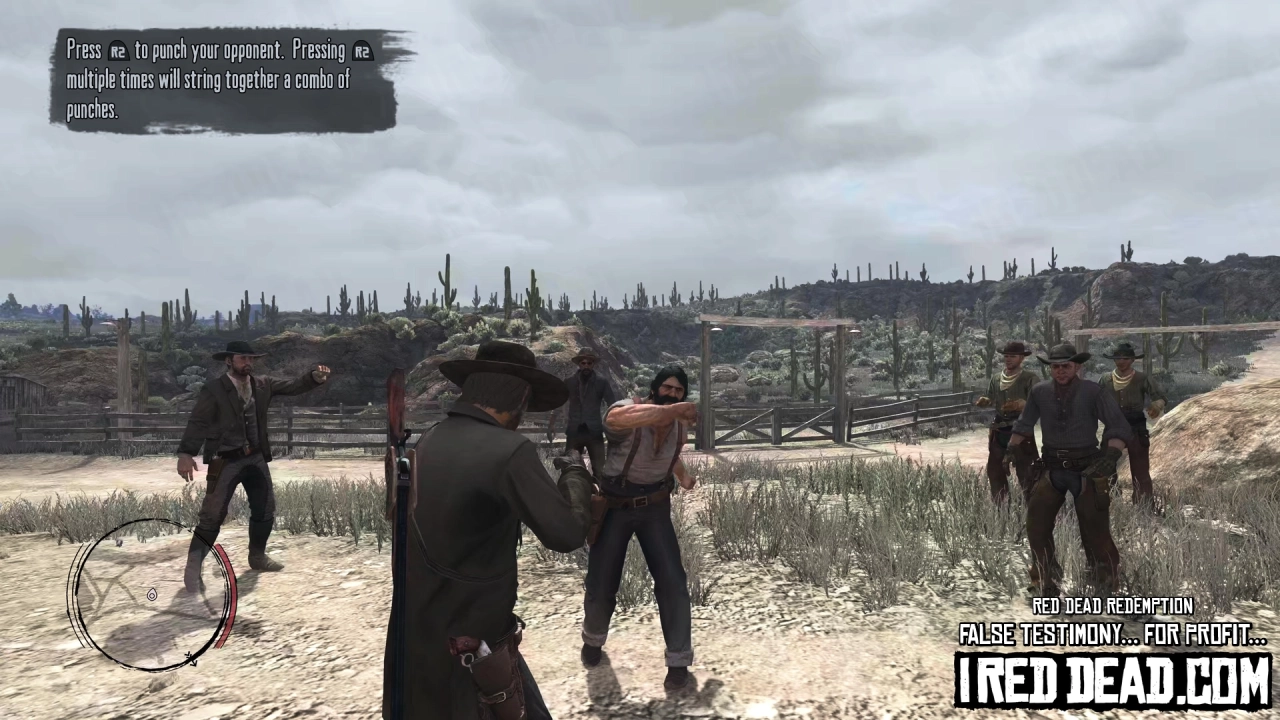Click the second R2 button icon
The image size is (1280, 720).
point(361,50)
